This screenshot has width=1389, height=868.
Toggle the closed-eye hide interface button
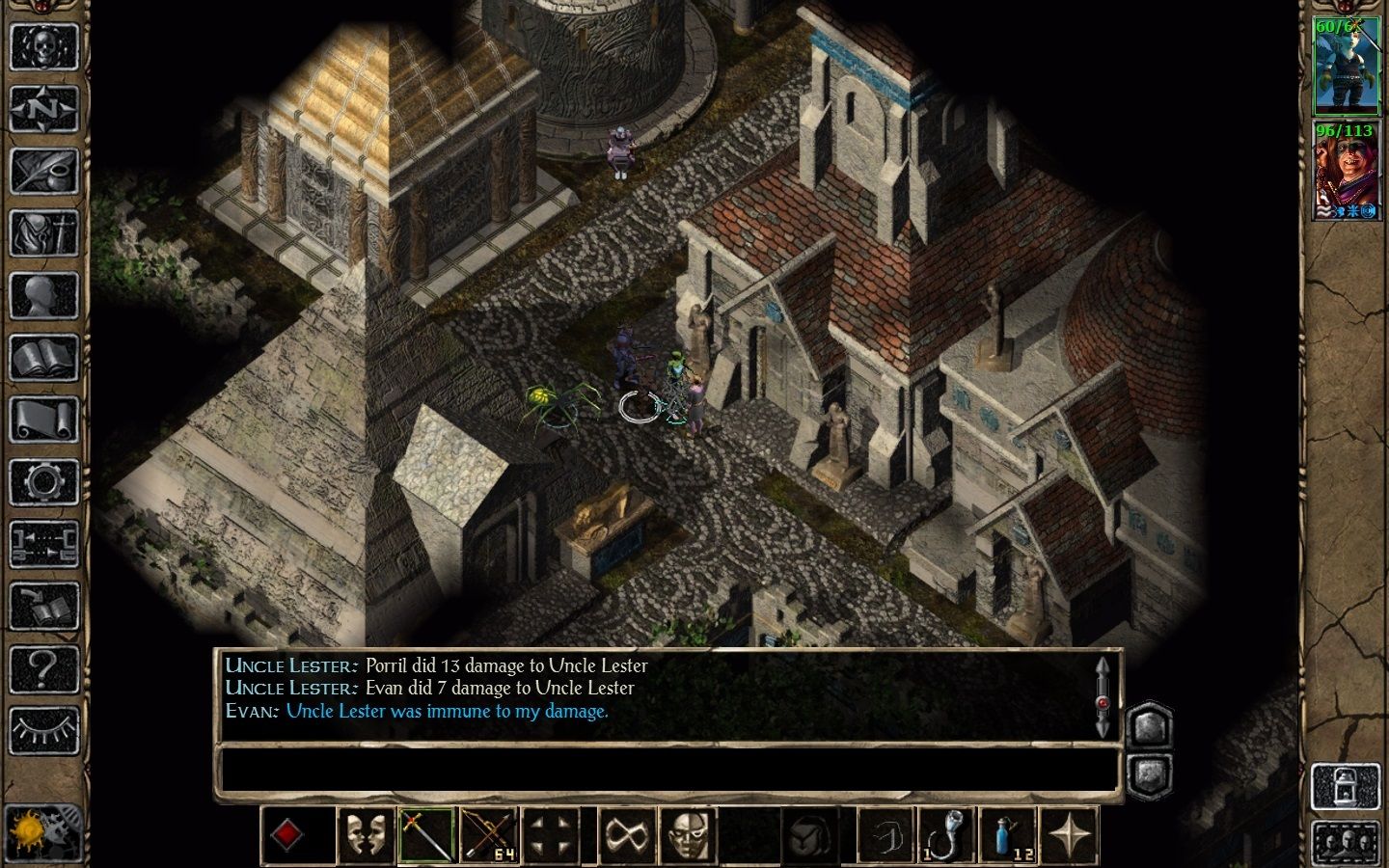(x=43, y=730)
